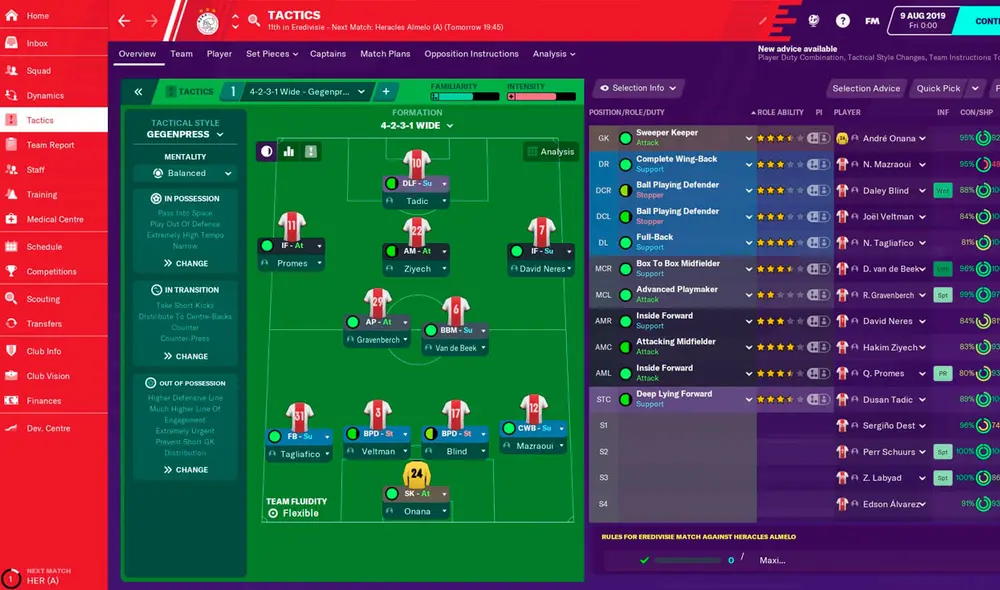
Task: Change the Out of Possession instructions
Action: click(x=185, y=470)
